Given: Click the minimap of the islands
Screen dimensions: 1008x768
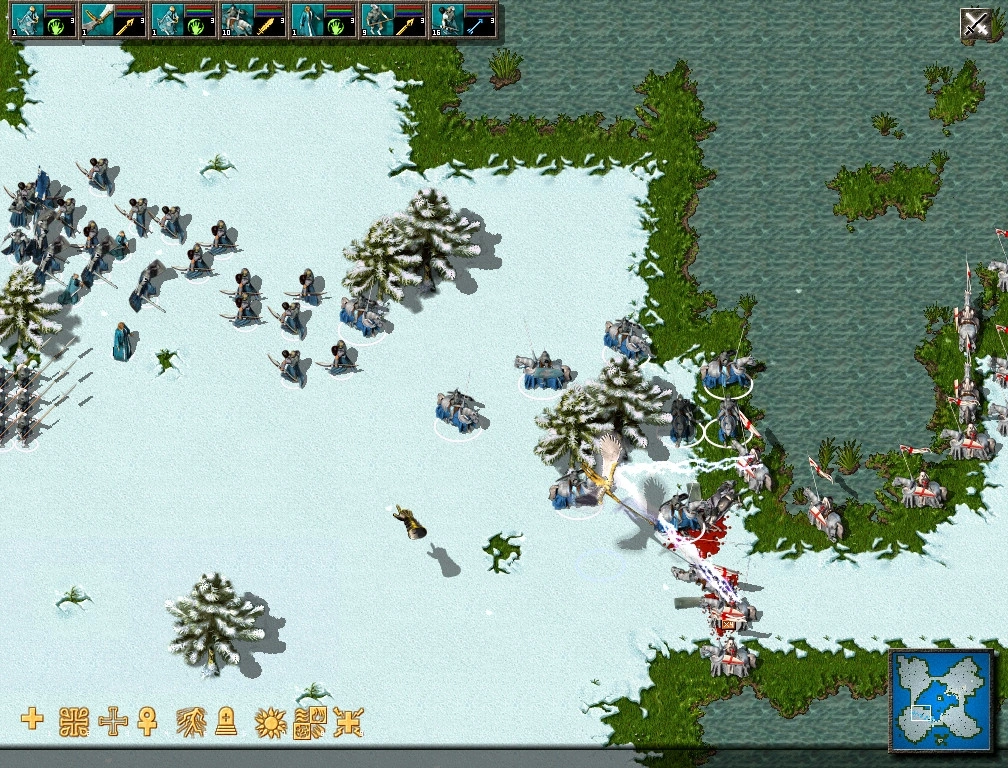Looking at the screenshot, I should tap(941, 700).
